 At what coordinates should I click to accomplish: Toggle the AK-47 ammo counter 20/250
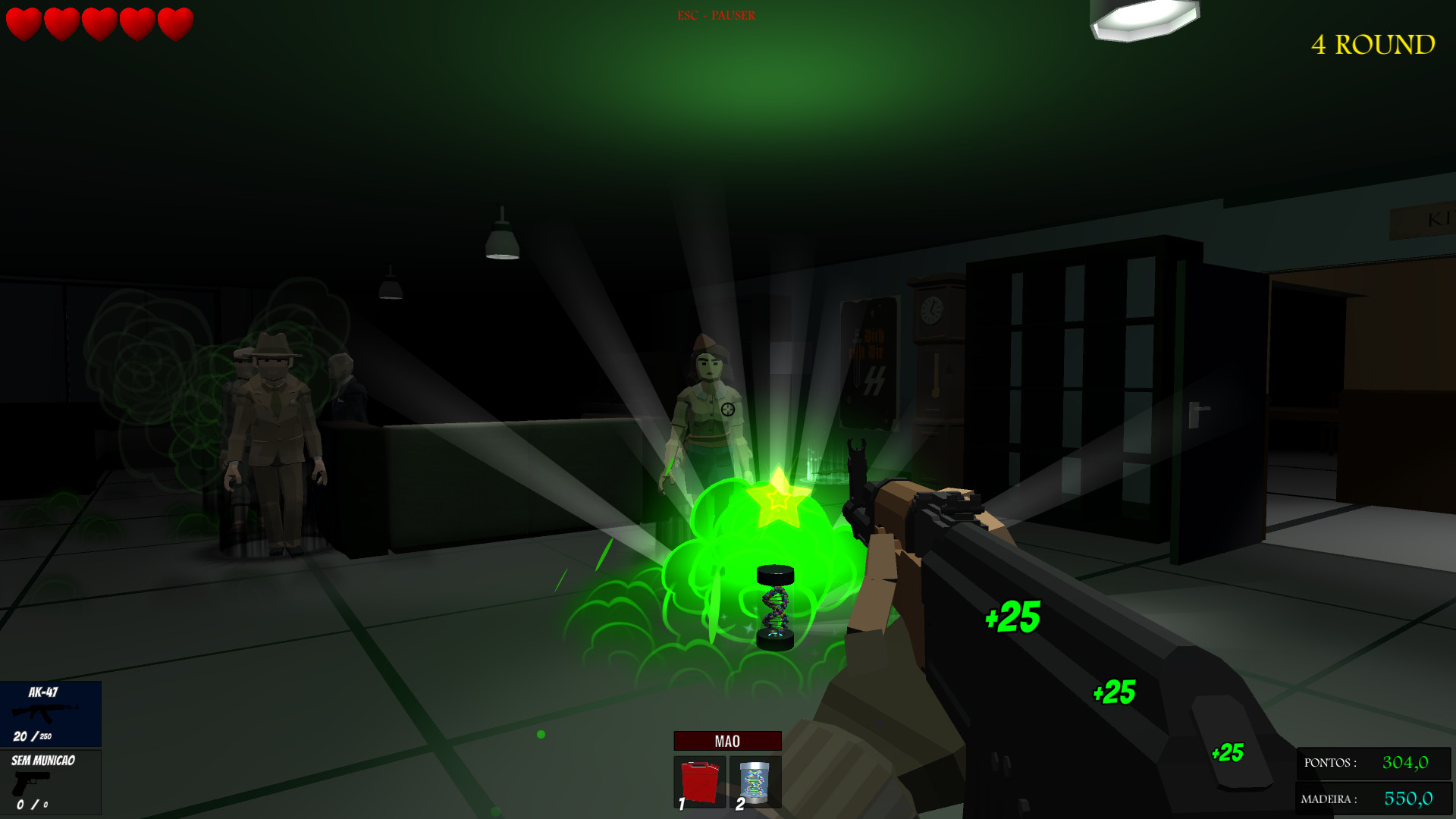coord(33,735)
